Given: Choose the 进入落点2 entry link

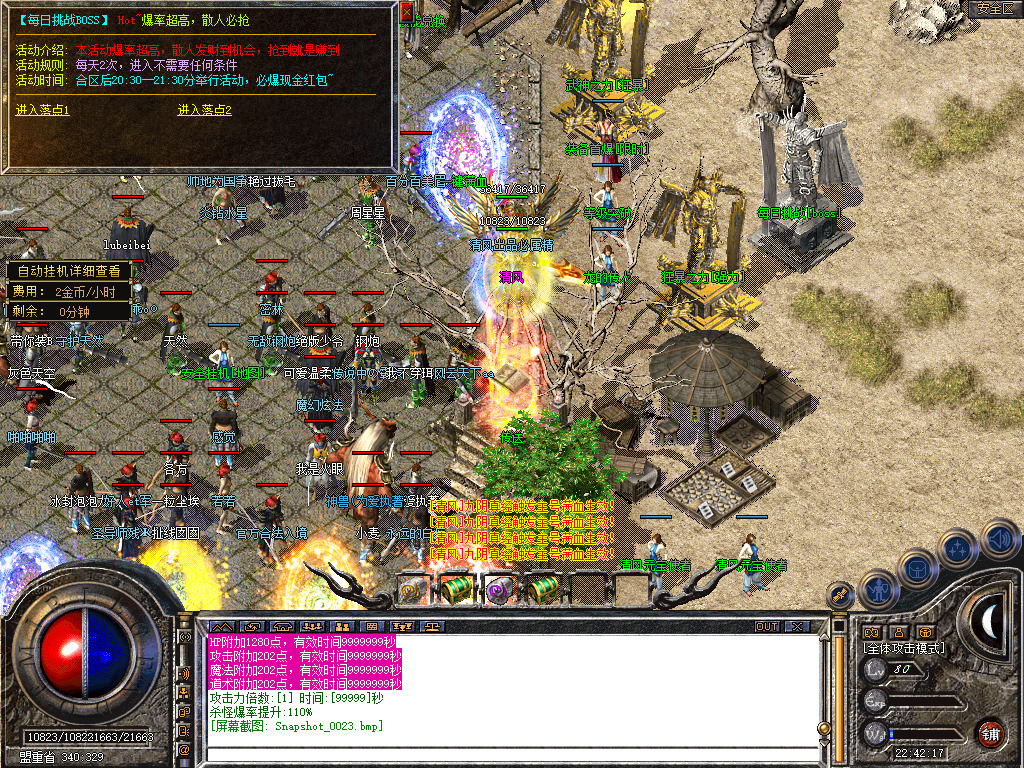Looking at the screenshot, I should (x=205, y=110).
